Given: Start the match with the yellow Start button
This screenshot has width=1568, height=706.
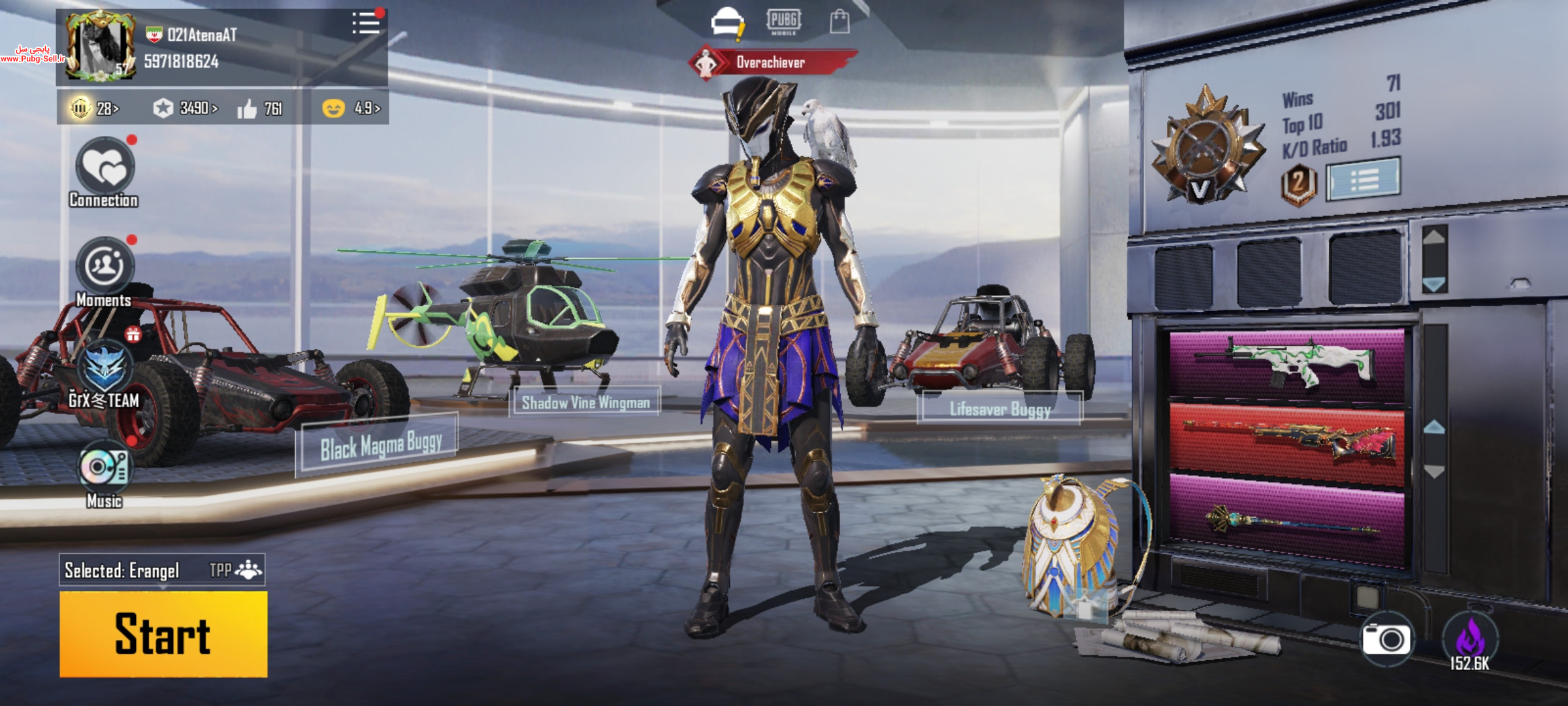Looking at the screenshot, I should point(163,633).
